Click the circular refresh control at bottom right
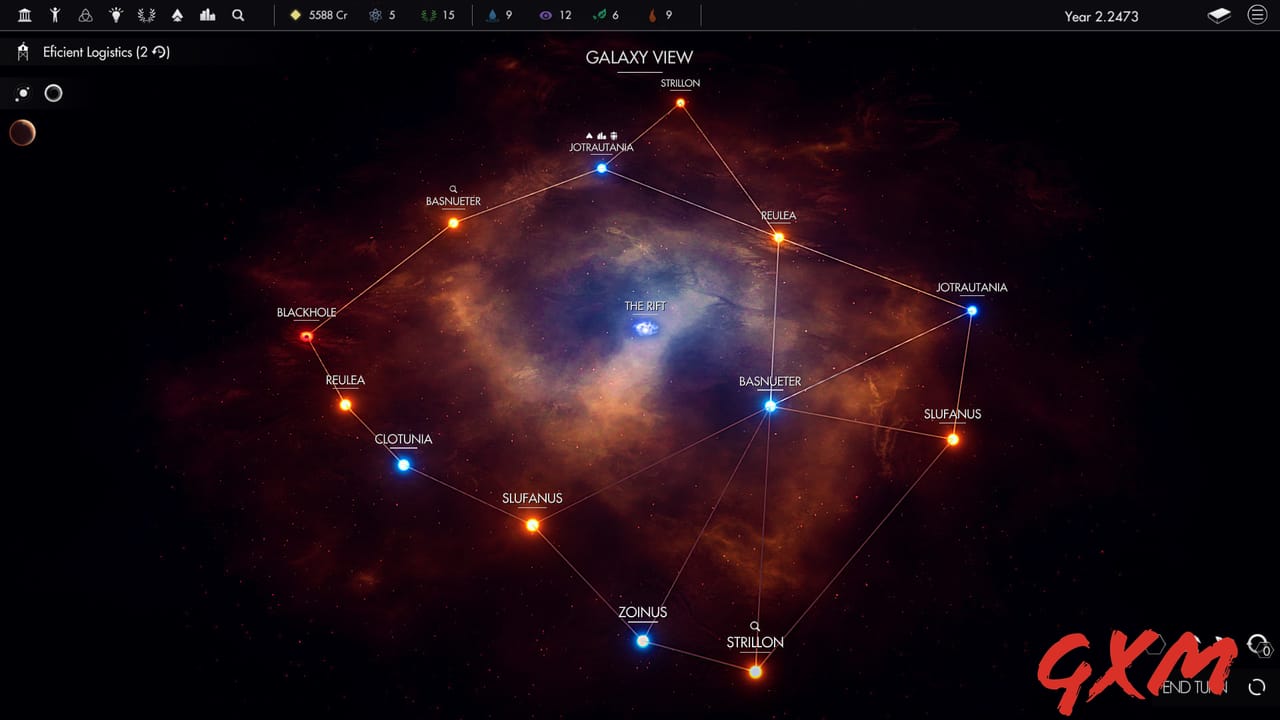 pos(1256,687)
